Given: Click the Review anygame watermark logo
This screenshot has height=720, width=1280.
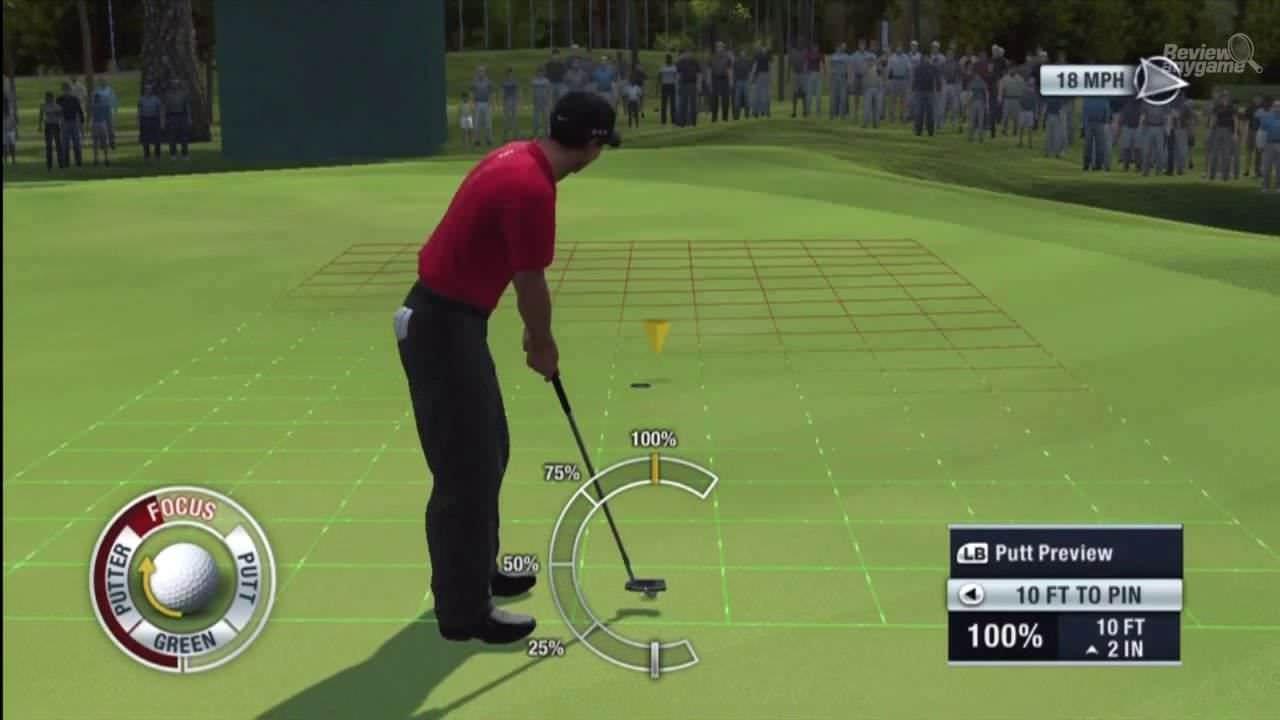Looking at the screenshot, I should [x=1211, y=56].
